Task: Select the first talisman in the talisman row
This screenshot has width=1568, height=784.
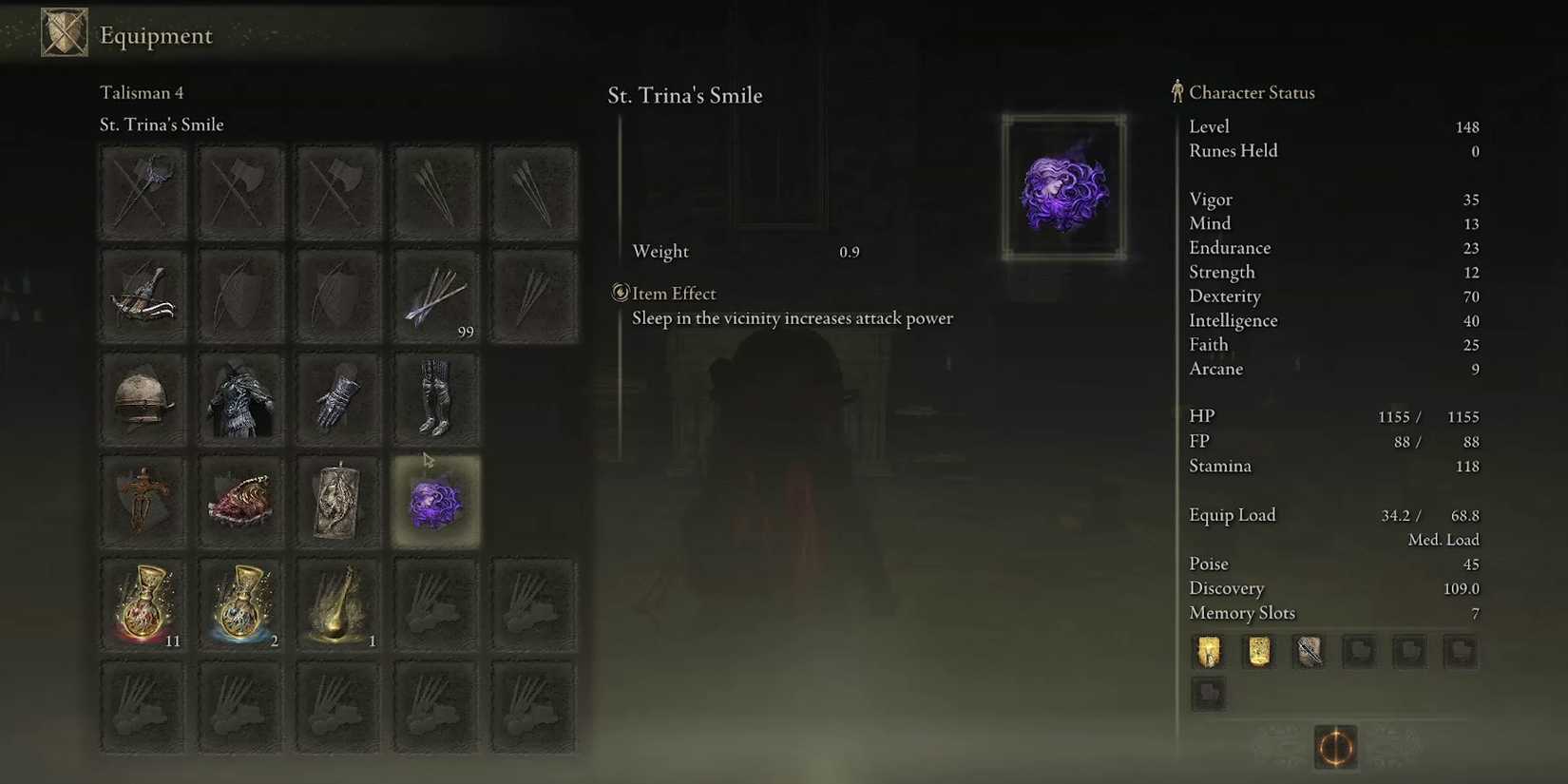Action: point(143,501)
